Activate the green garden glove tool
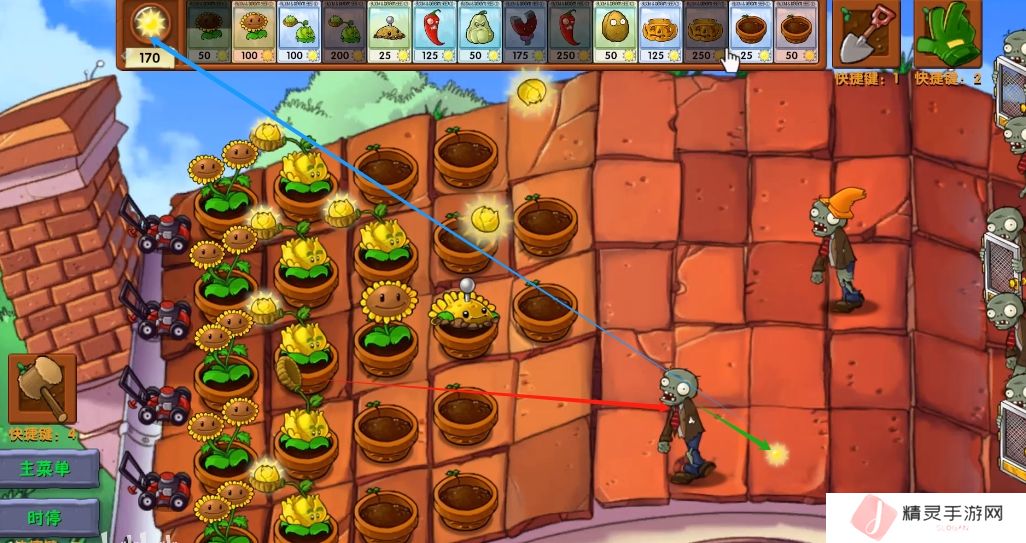Screen dimensions: 1026x543 pyautogui.click(x=947, y=33)
